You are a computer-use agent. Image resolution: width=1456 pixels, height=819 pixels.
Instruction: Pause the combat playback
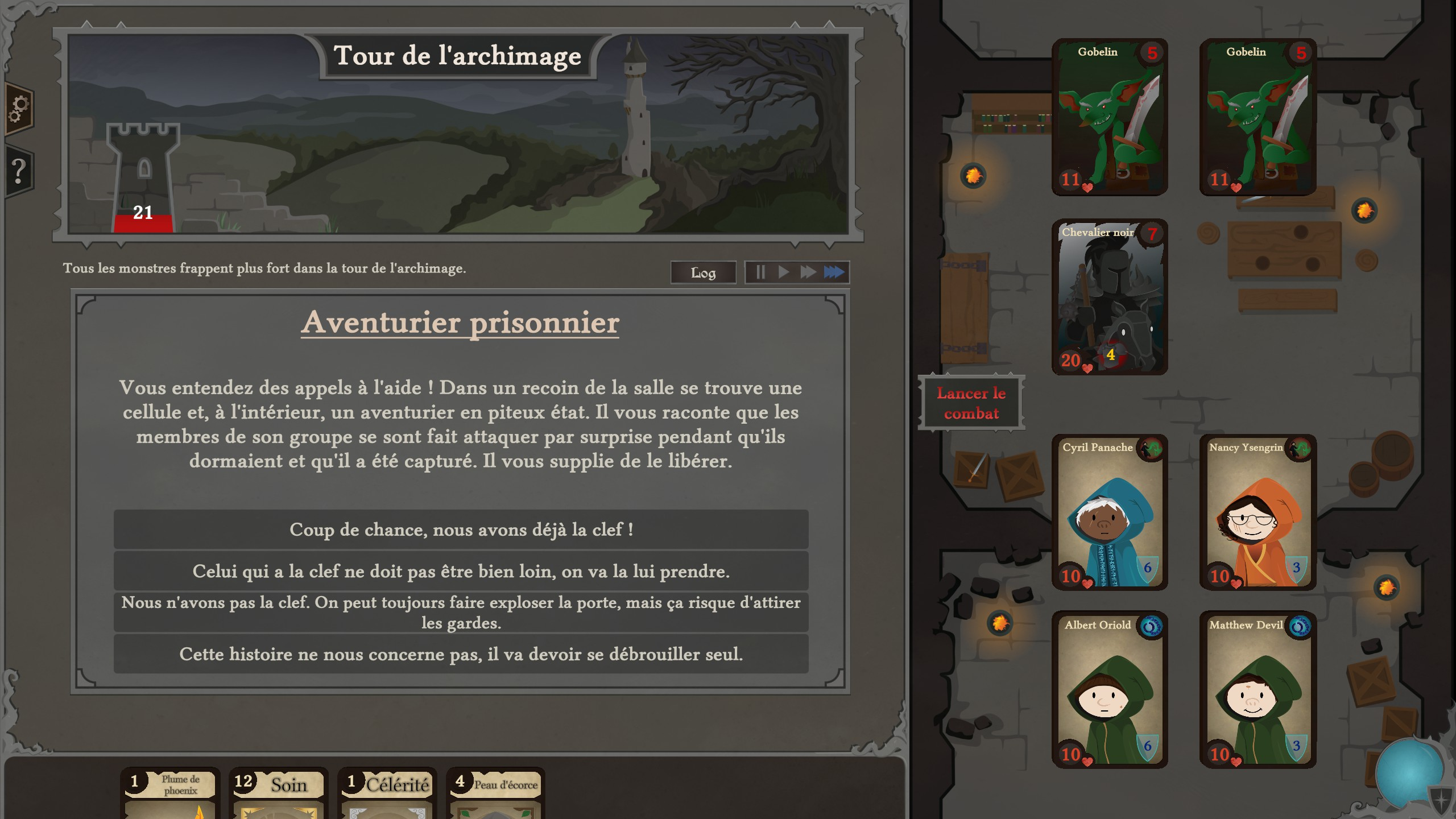[x=760, y=272]
